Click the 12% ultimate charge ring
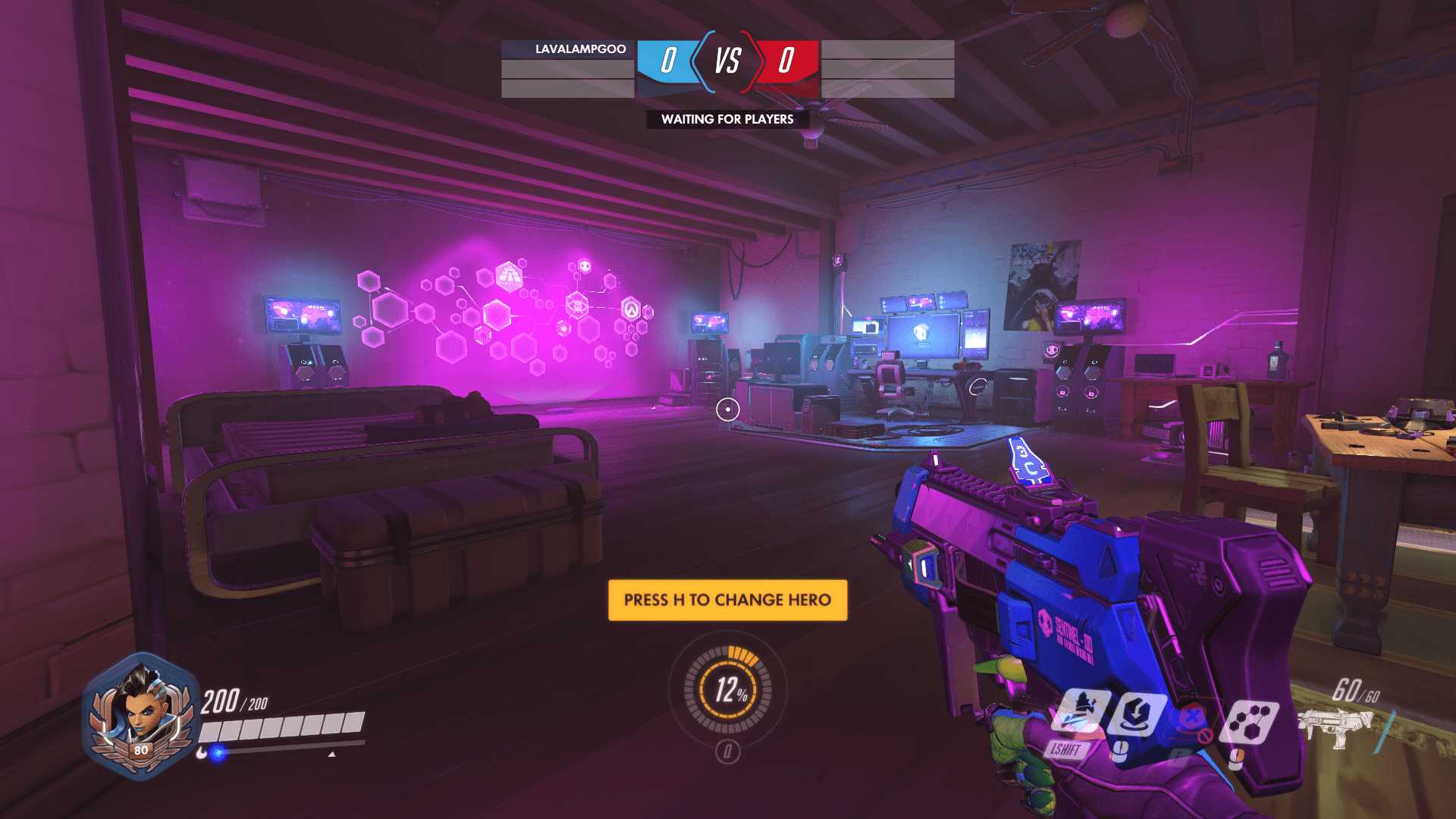The height and width of the screenshot is (819, 1456). tap(727, 691)
